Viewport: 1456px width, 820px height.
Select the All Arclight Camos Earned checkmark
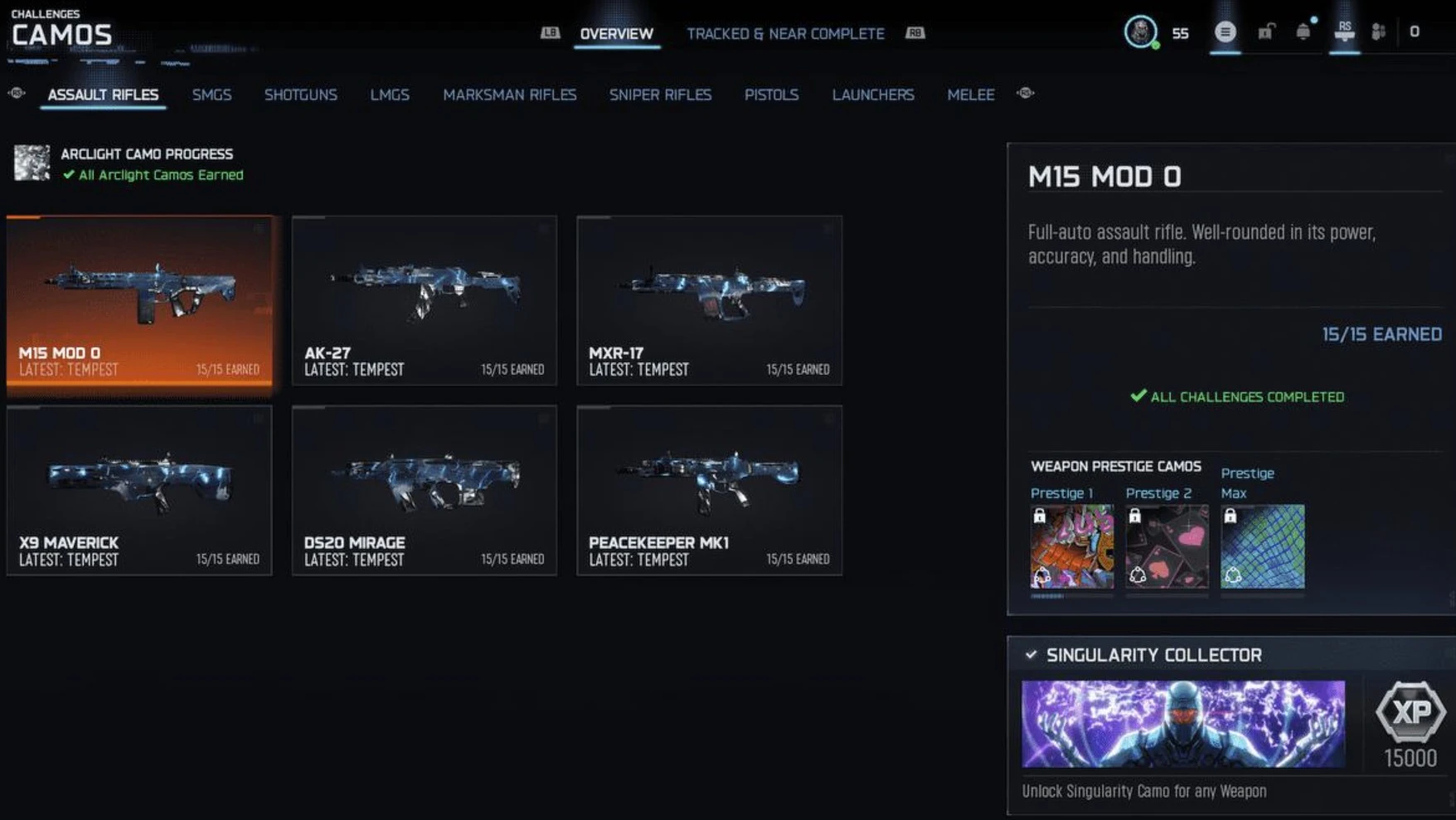tap(70, 175)
